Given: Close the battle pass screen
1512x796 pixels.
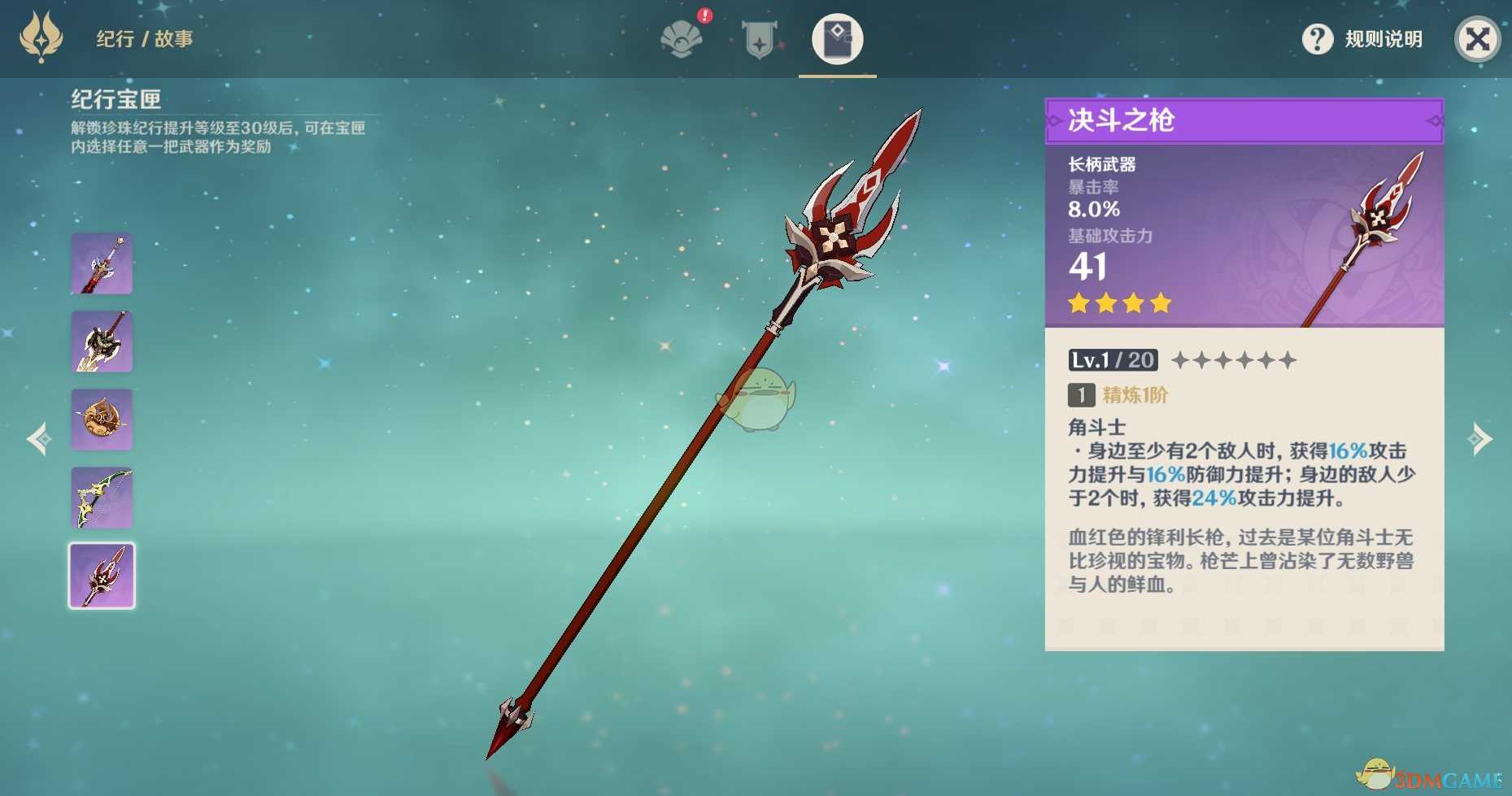Looking at the screenshot, I should 1477,39.
